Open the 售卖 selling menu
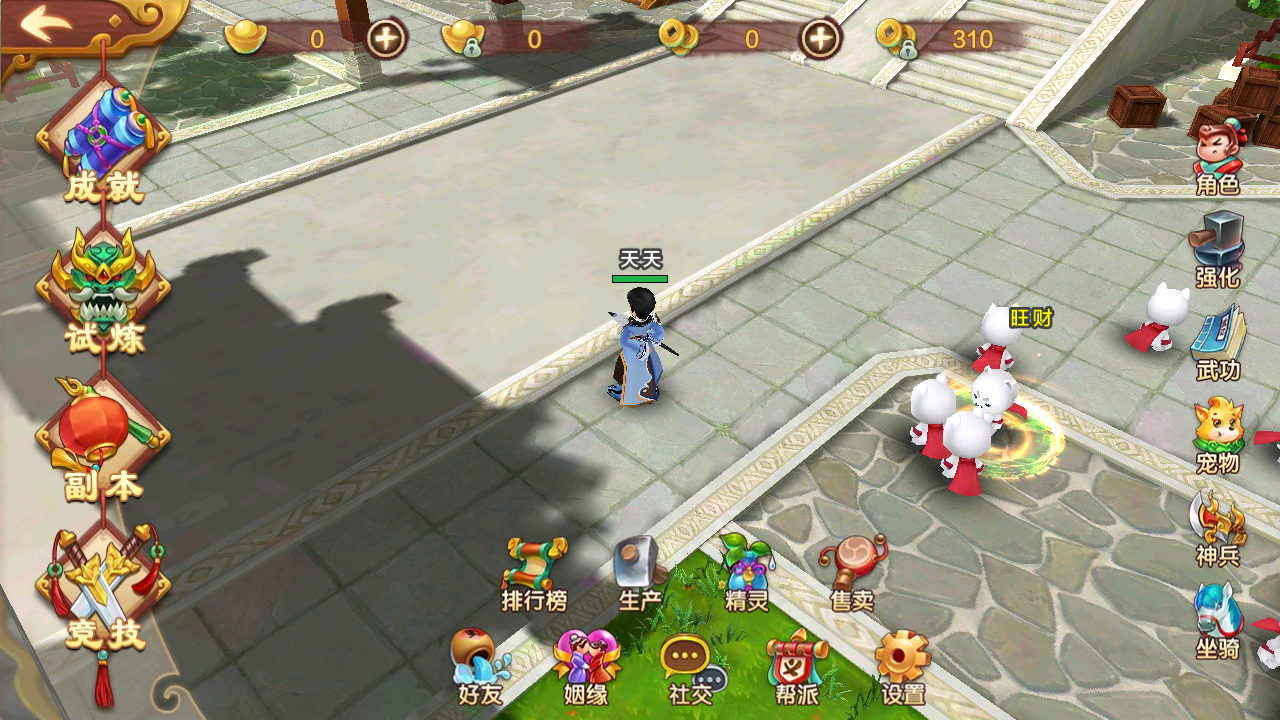1280x720 pixels. point(852,573)
